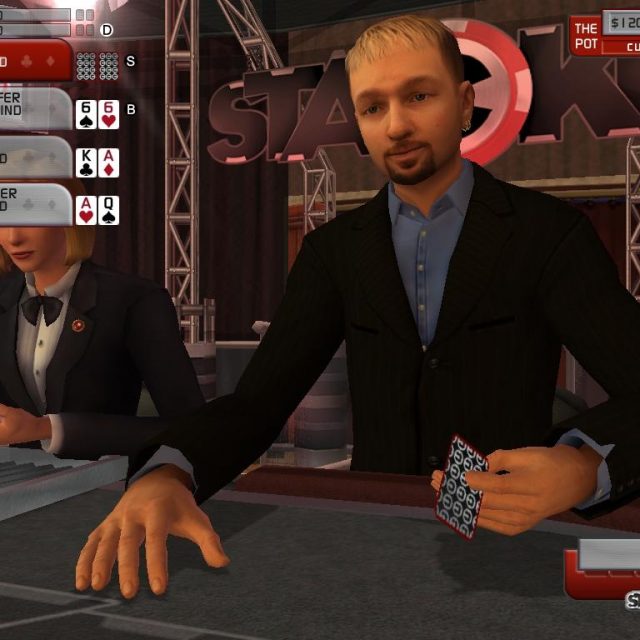Pick the ace of hearts card
The height and width of the screenshot is (640, 640).
[x=86, y=209]
